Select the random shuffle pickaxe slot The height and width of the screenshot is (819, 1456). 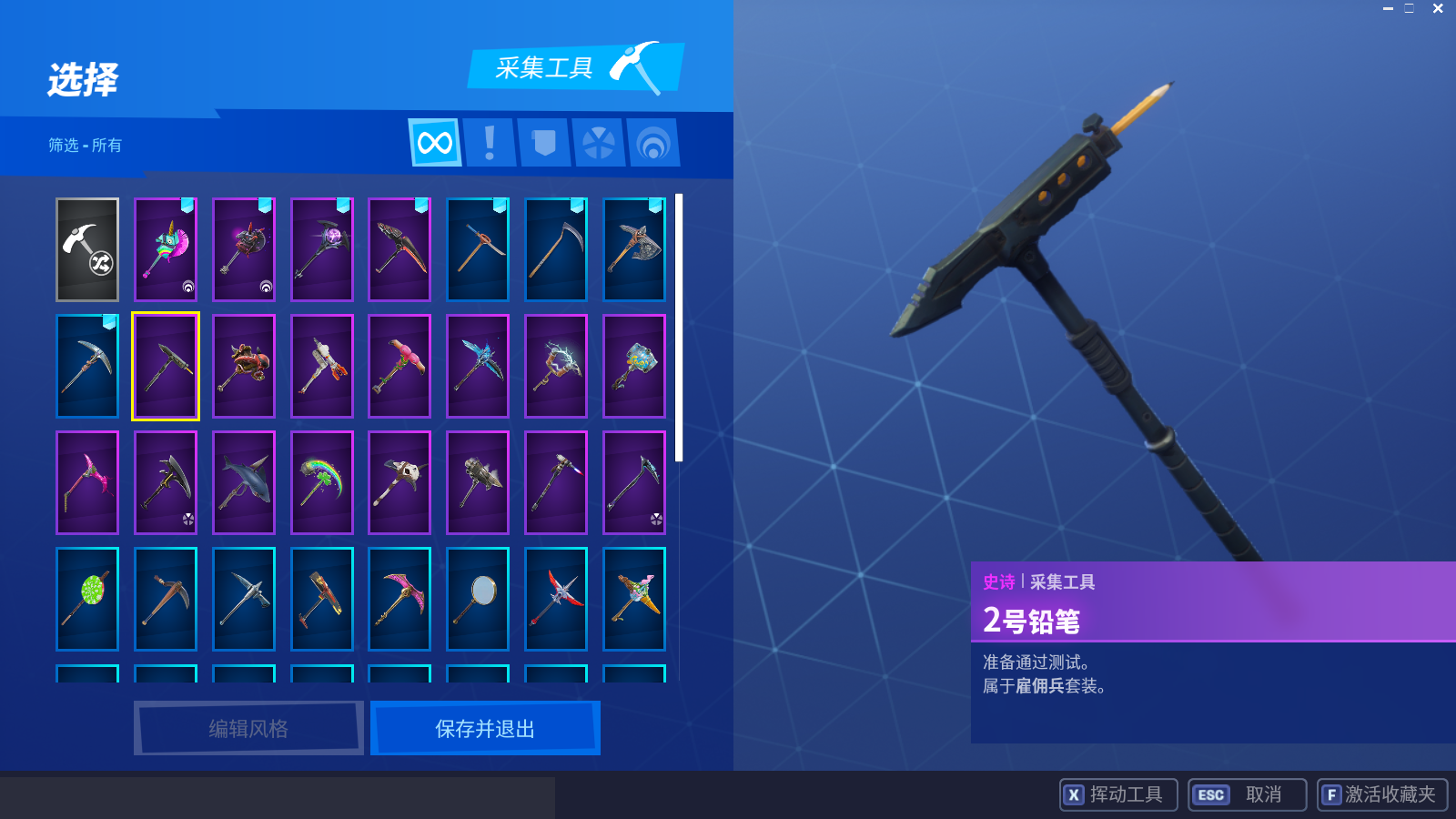[x=86, y=249]
